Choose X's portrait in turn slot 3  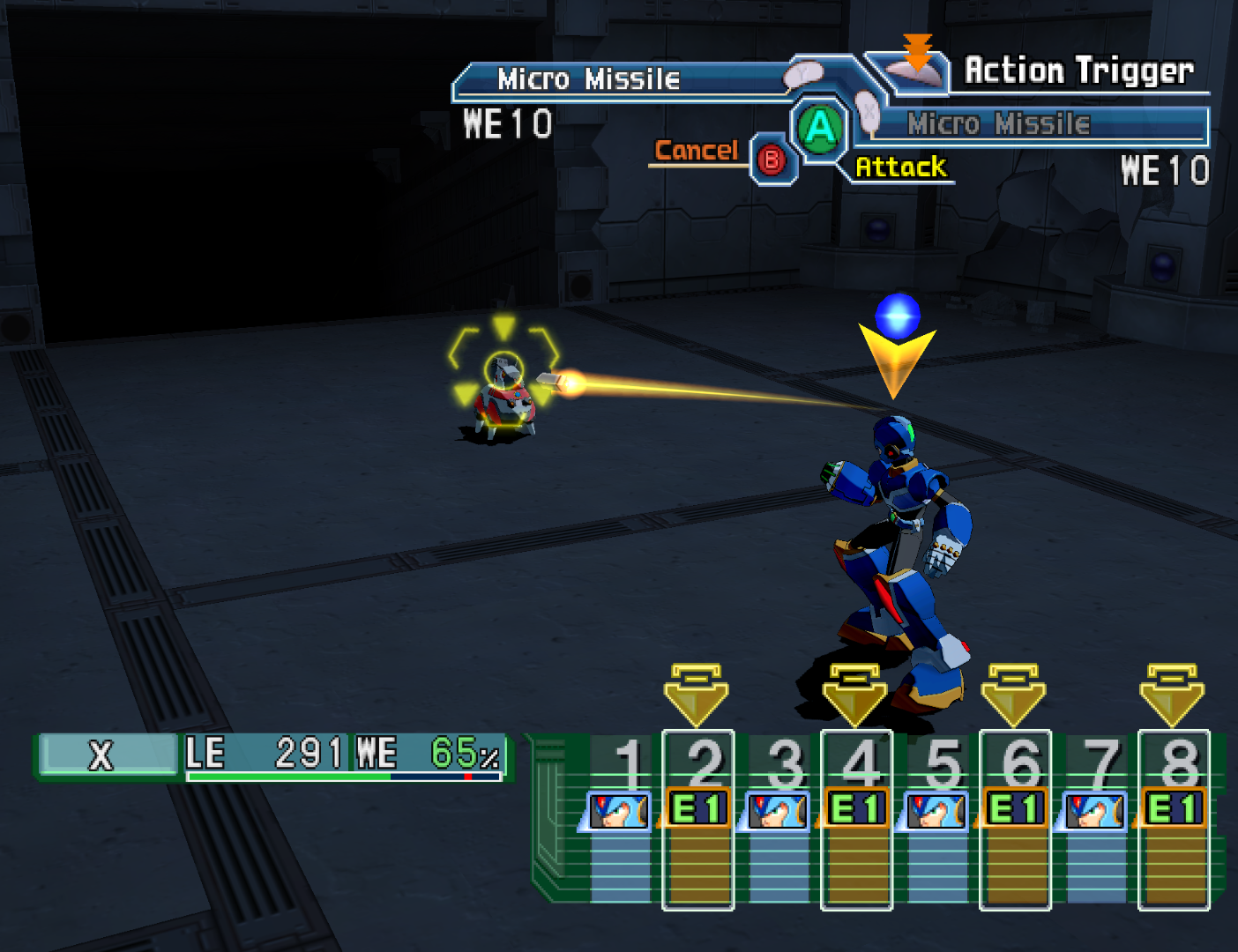tap(777, 810)
